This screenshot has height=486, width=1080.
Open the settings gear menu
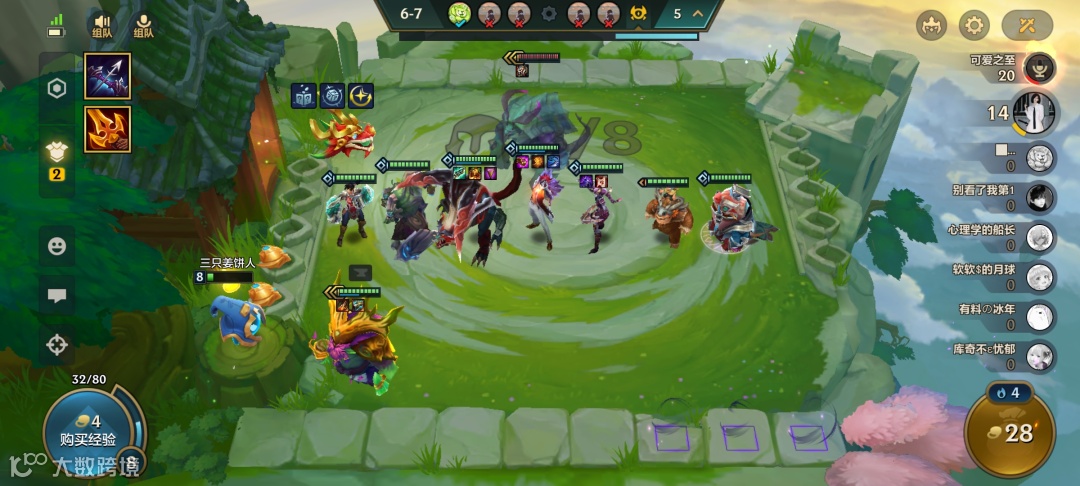click(x=974, y=25)
